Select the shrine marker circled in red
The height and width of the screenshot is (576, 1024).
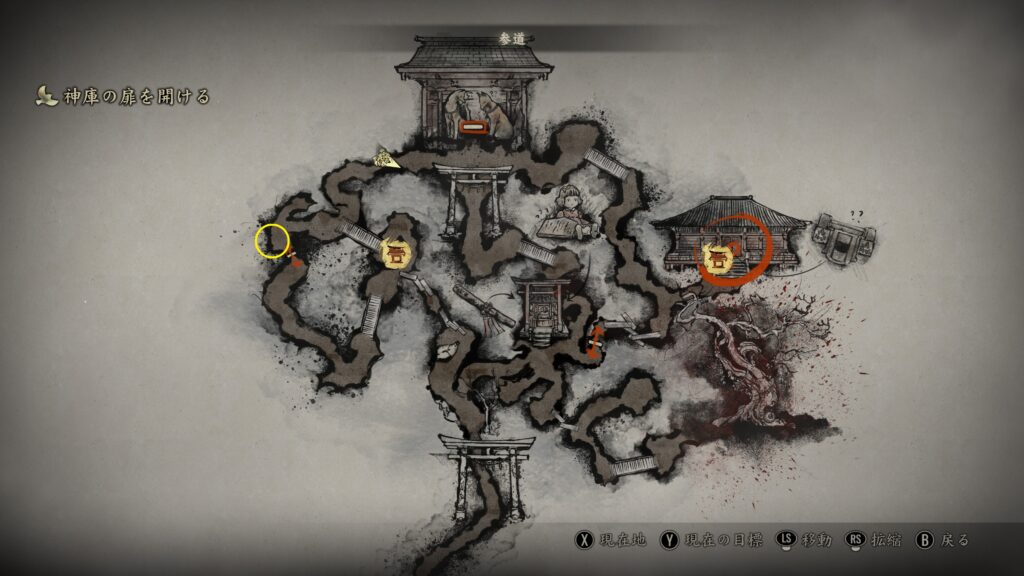pyautogui.click(x=717, y=257)
